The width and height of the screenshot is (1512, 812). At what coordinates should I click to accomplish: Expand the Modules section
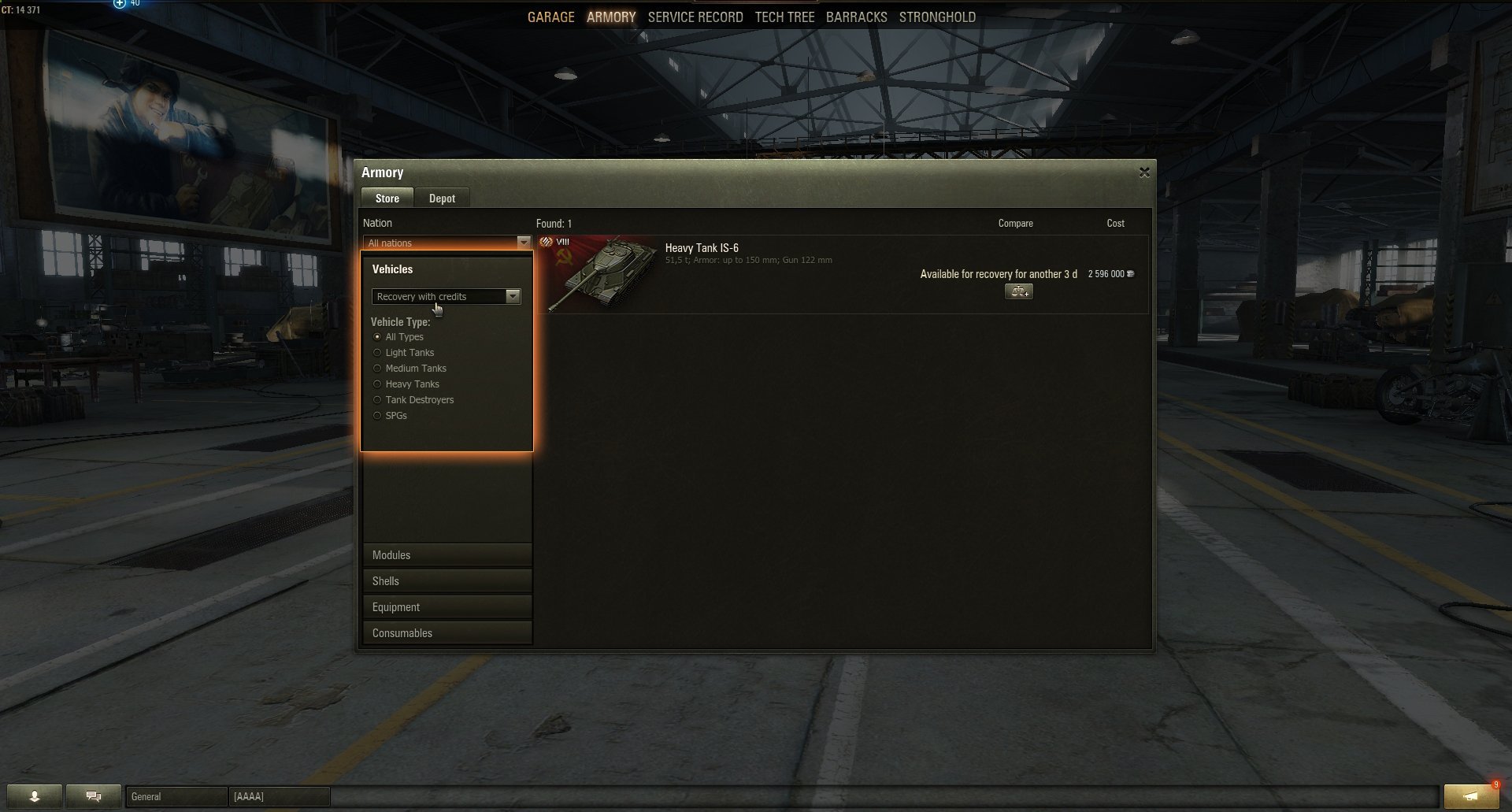click(447, 555)
